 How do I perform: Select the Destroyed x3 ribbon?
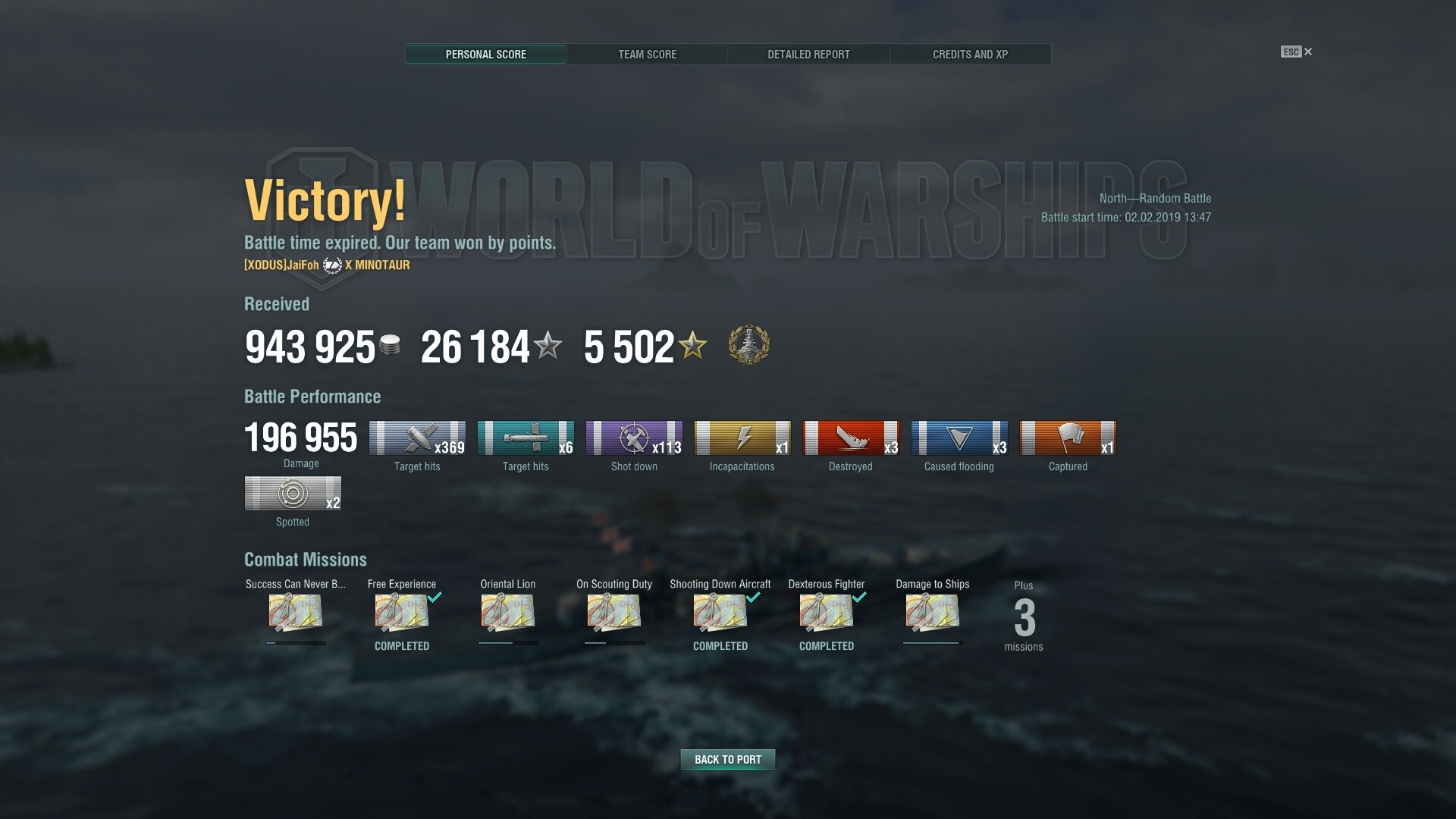(x=851, y=438)
